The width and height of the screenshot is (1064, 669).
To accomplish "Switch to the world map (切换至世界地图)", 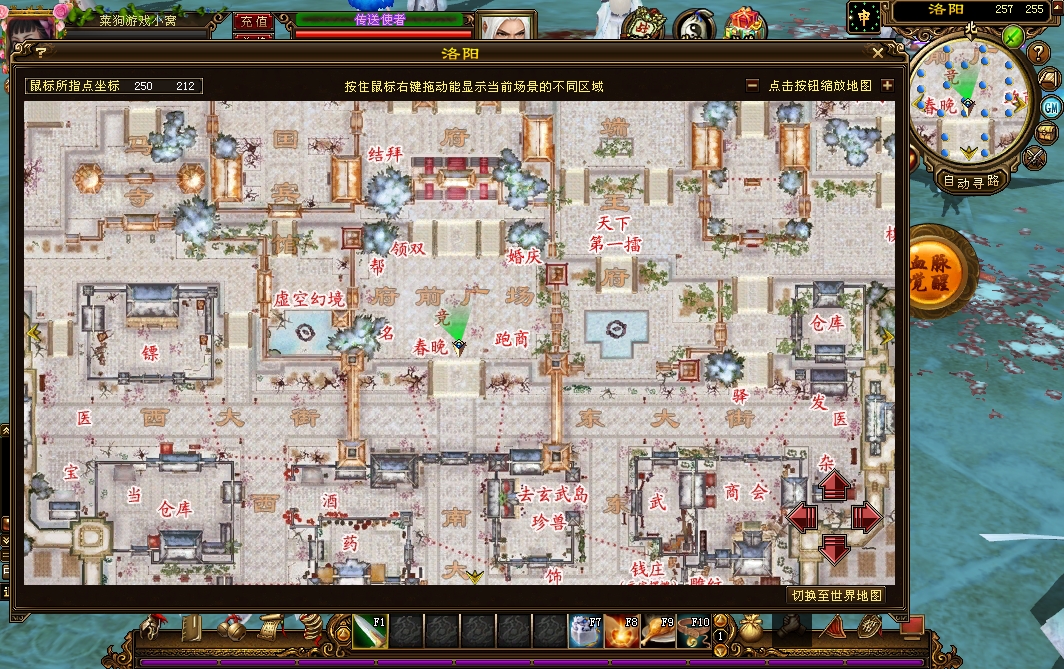I will [x=837, y=595].
